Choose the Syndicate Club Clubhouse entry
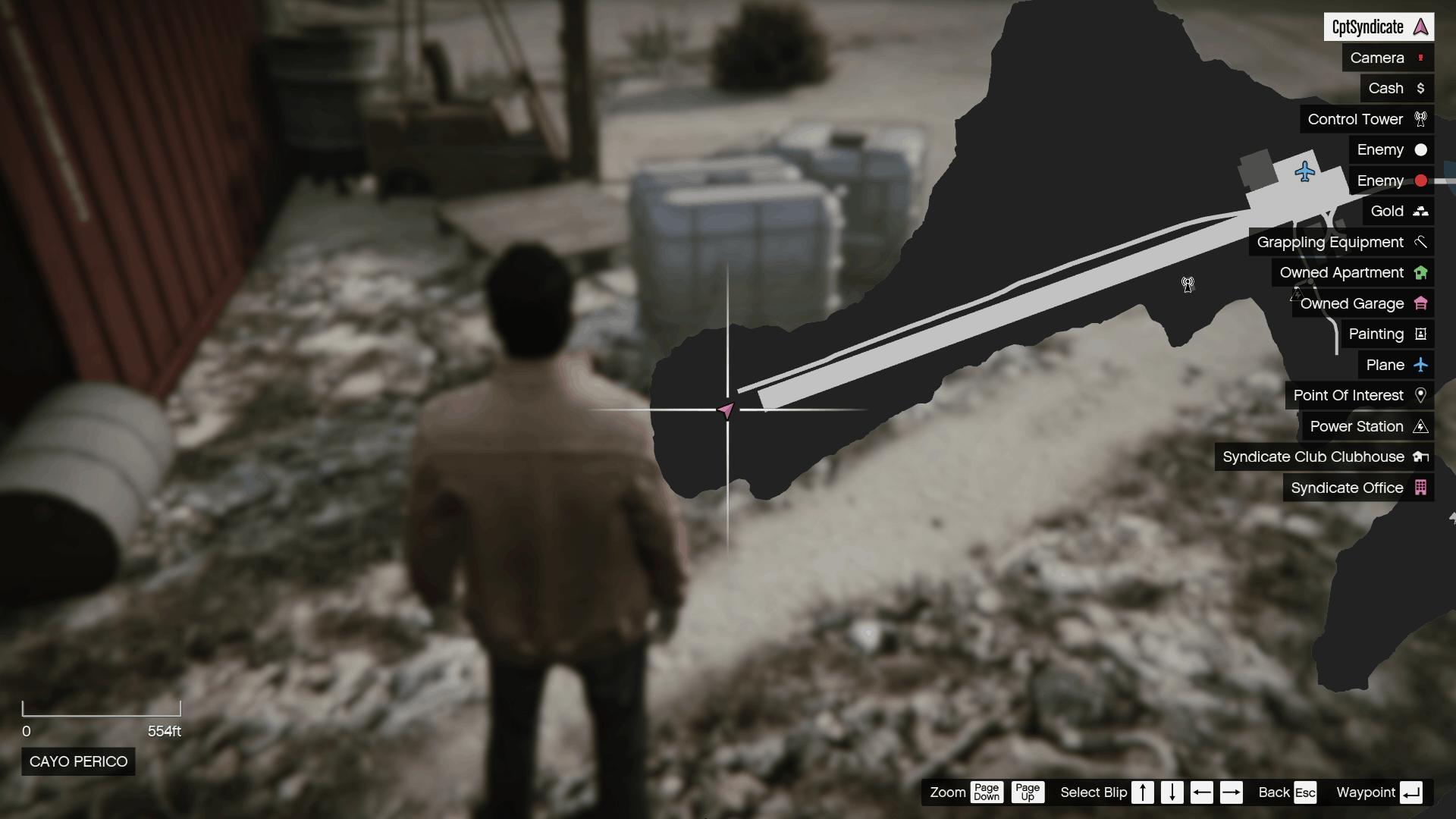This screenshot has width=1456, height=819. tap(1324, 457)
